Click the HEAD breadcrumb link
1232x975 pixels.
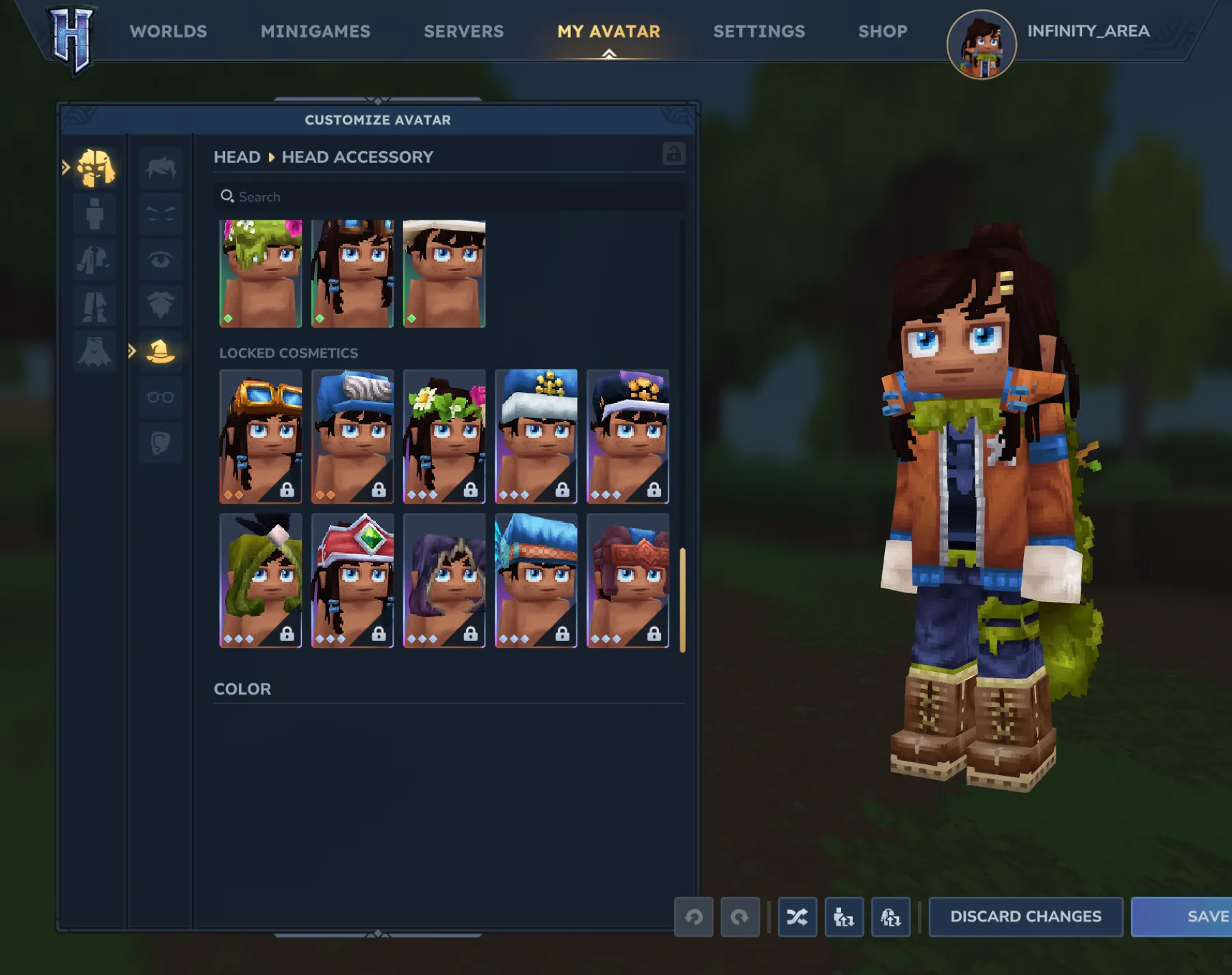(x=238, y=157)
